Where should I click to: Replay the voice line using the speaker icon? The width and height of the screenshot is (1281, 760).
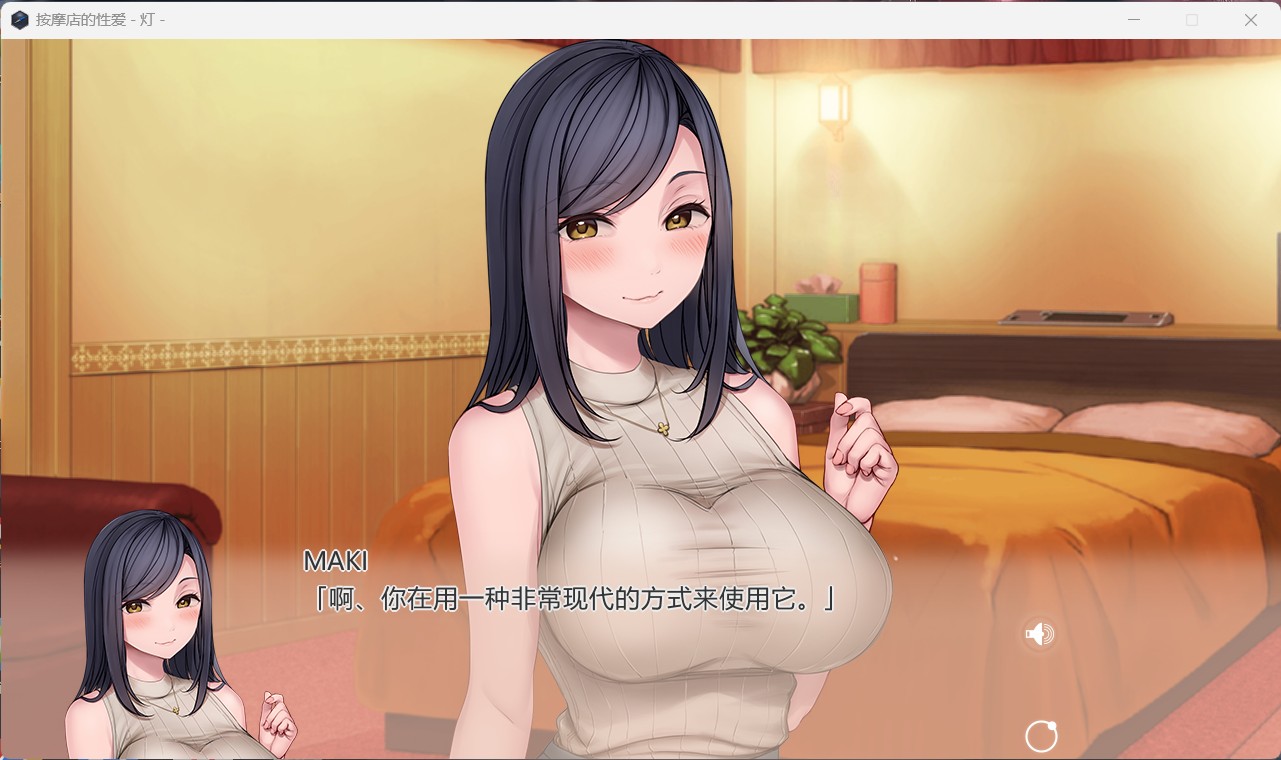tap(1038, 634)
